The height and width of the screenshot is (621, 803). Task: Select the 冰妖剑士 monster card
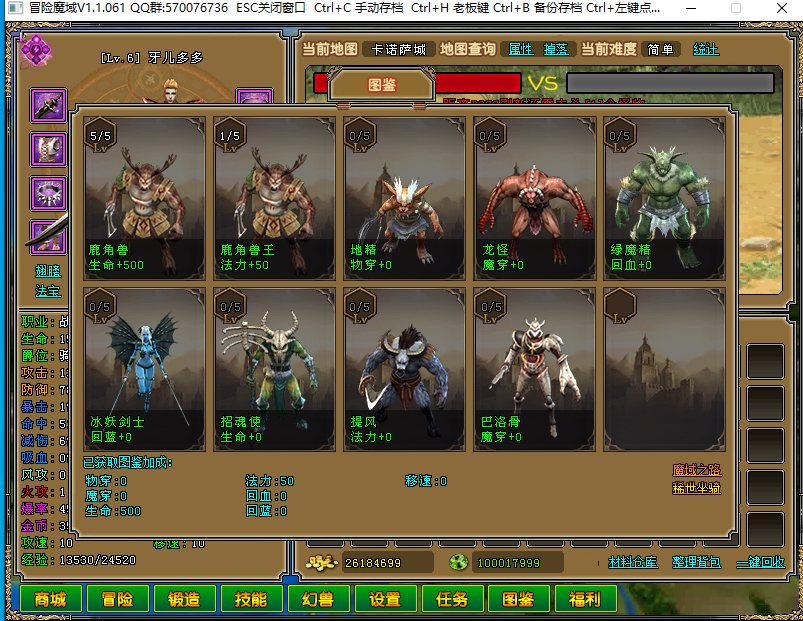click(x=145, y=367)
